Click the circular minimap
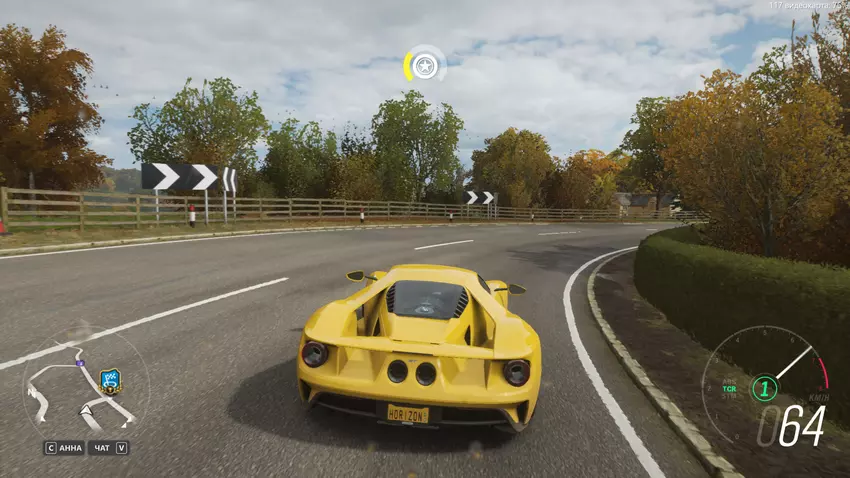Image resolution: width=850 pixels, height=478 pixels. tap(84, 383)
